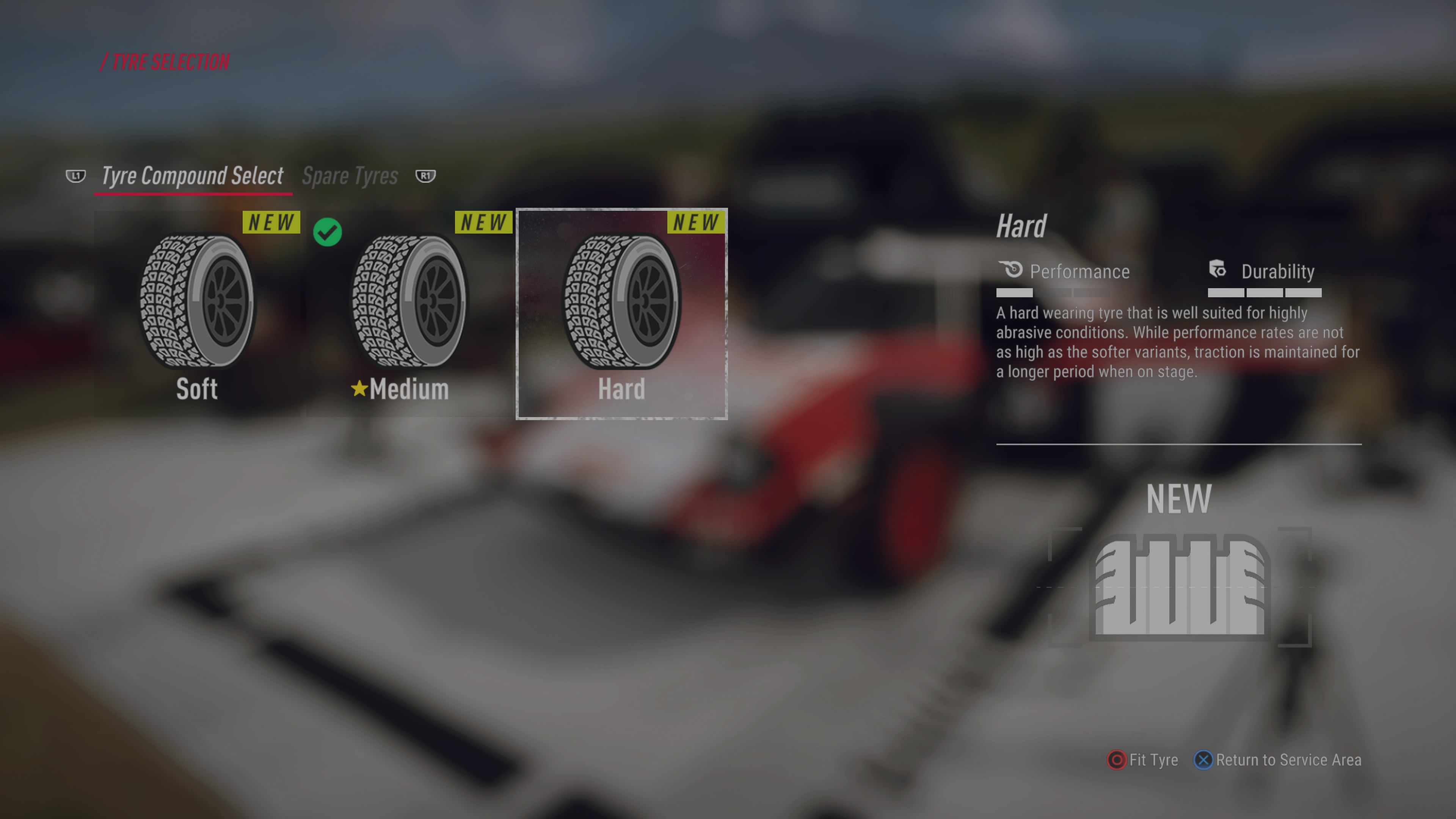This screenshot has width=1456, height=819.
Task: Fit Tyre to the car
Action: (x=1143, y=759)
